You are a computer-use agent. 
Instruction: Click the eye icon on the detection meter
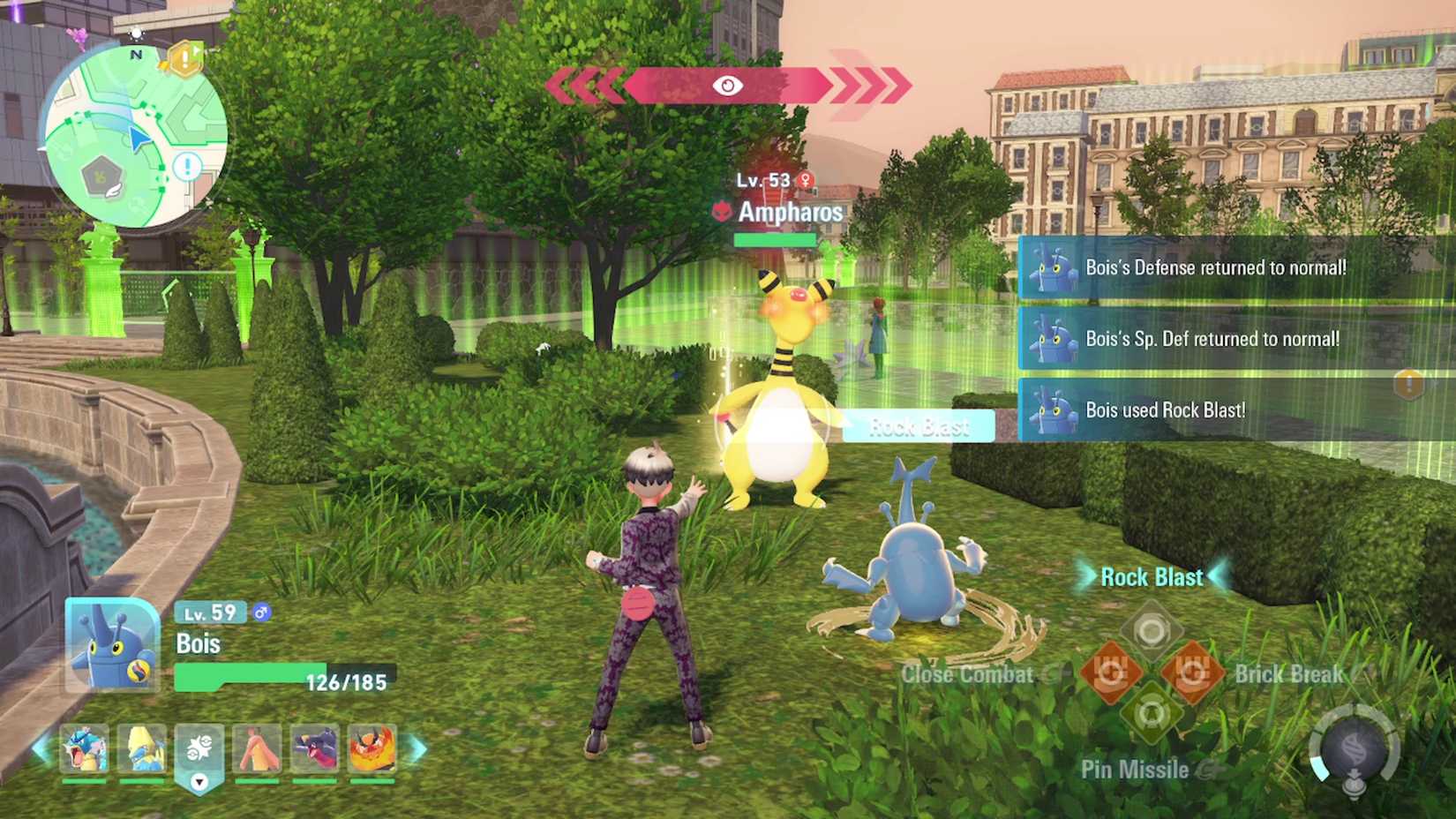point(726,86)
